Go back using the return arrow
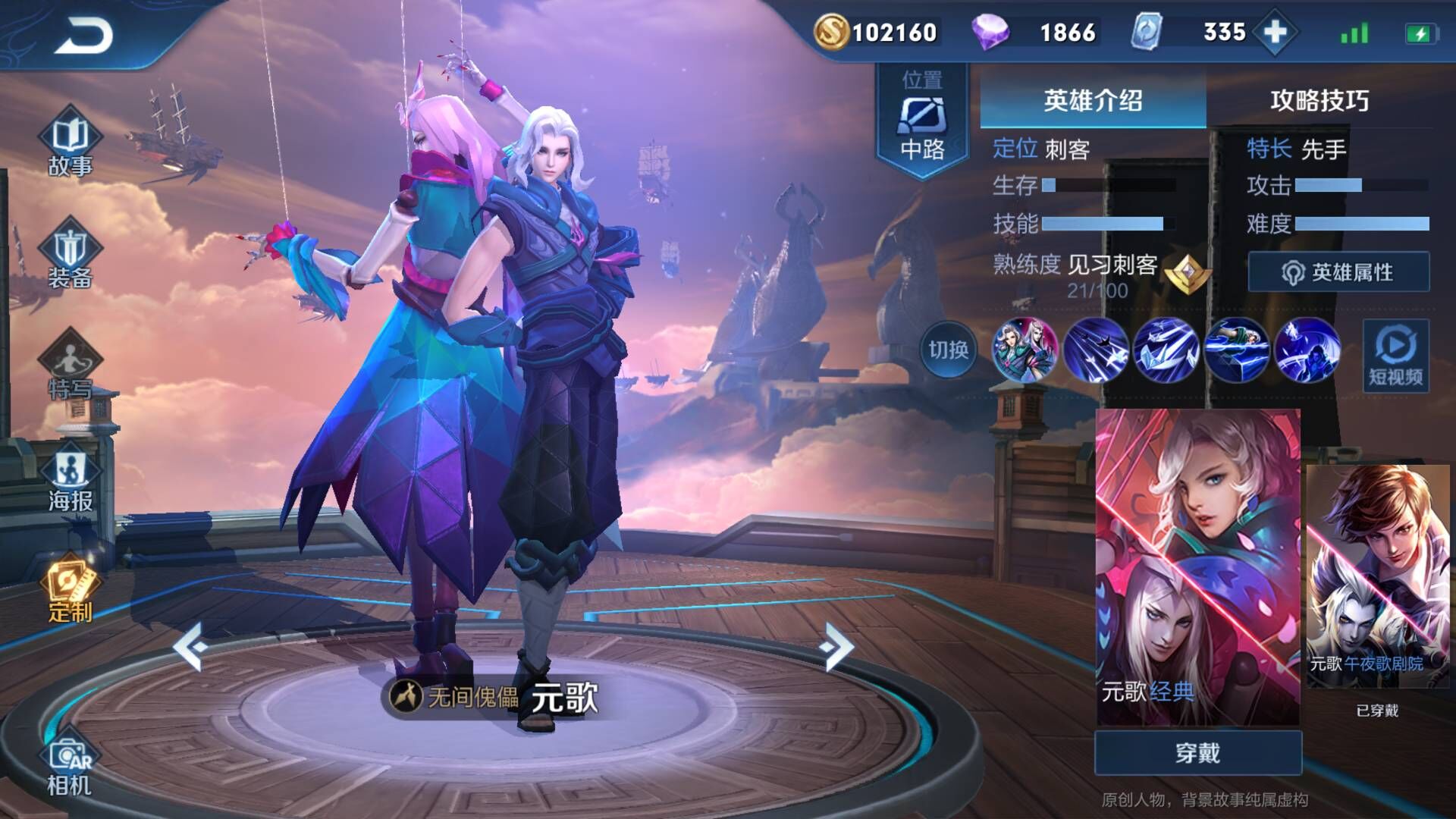 click(83, 35)
